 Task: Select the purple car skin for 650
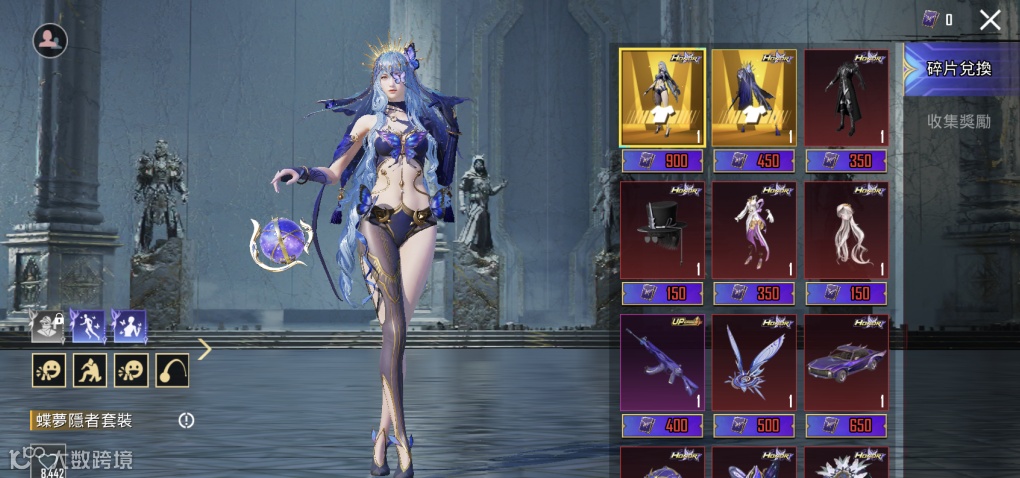(846, 362)
